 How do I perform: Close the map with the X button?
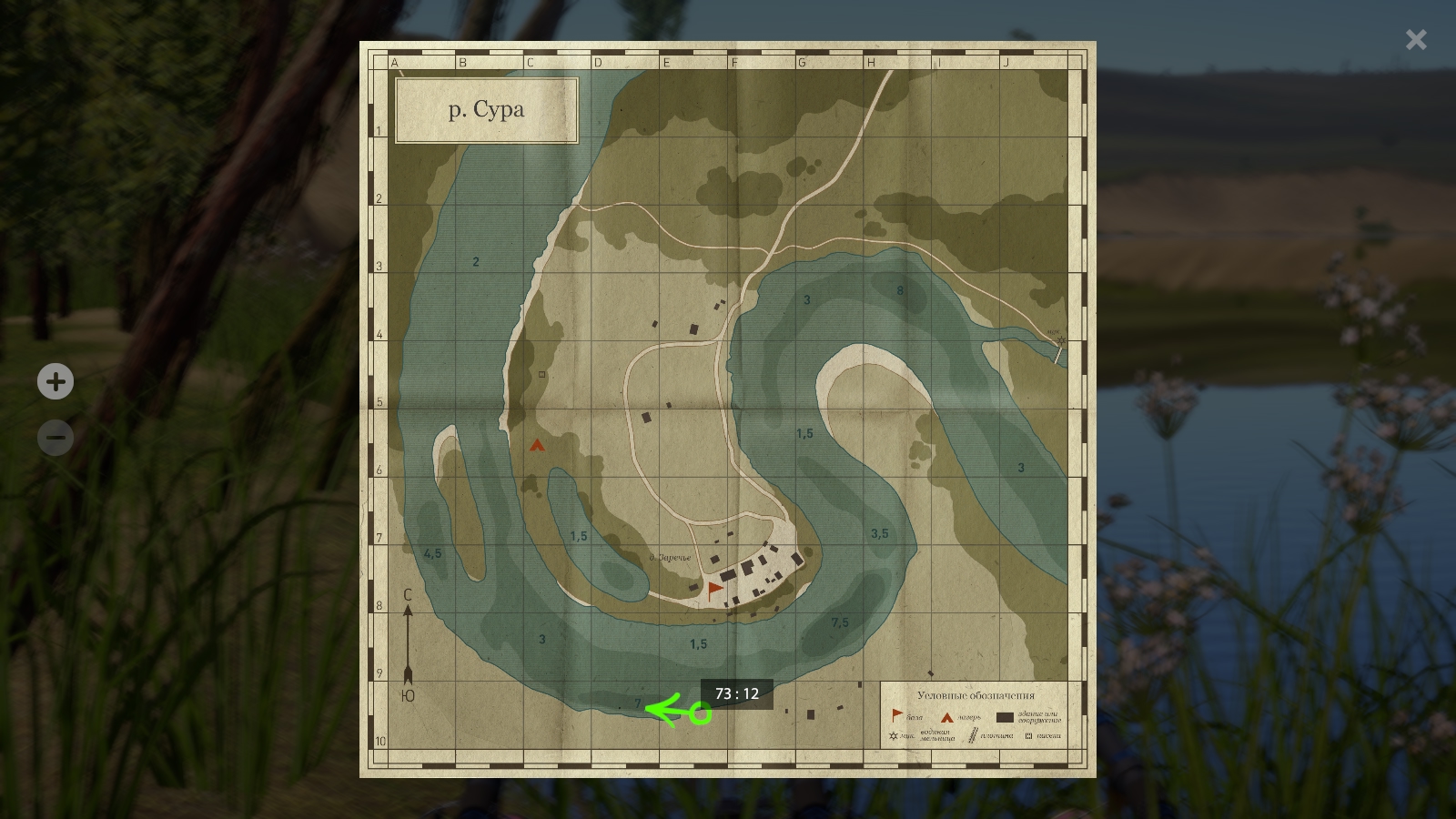[1415, 39]
